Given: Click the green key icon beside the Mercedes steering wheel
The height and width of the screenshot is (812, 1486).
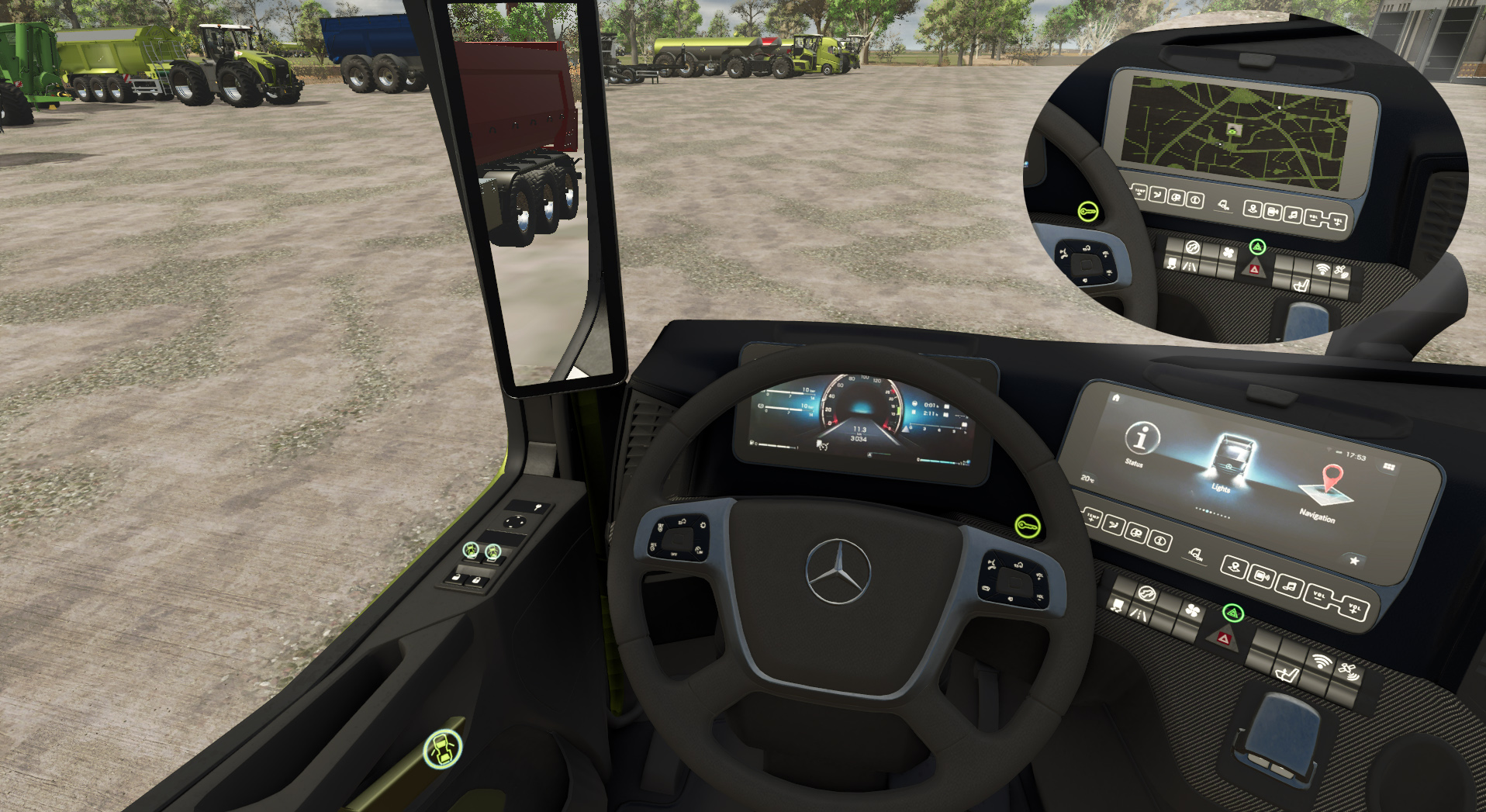Looking at the screenshot, I should coord(1028,527).
